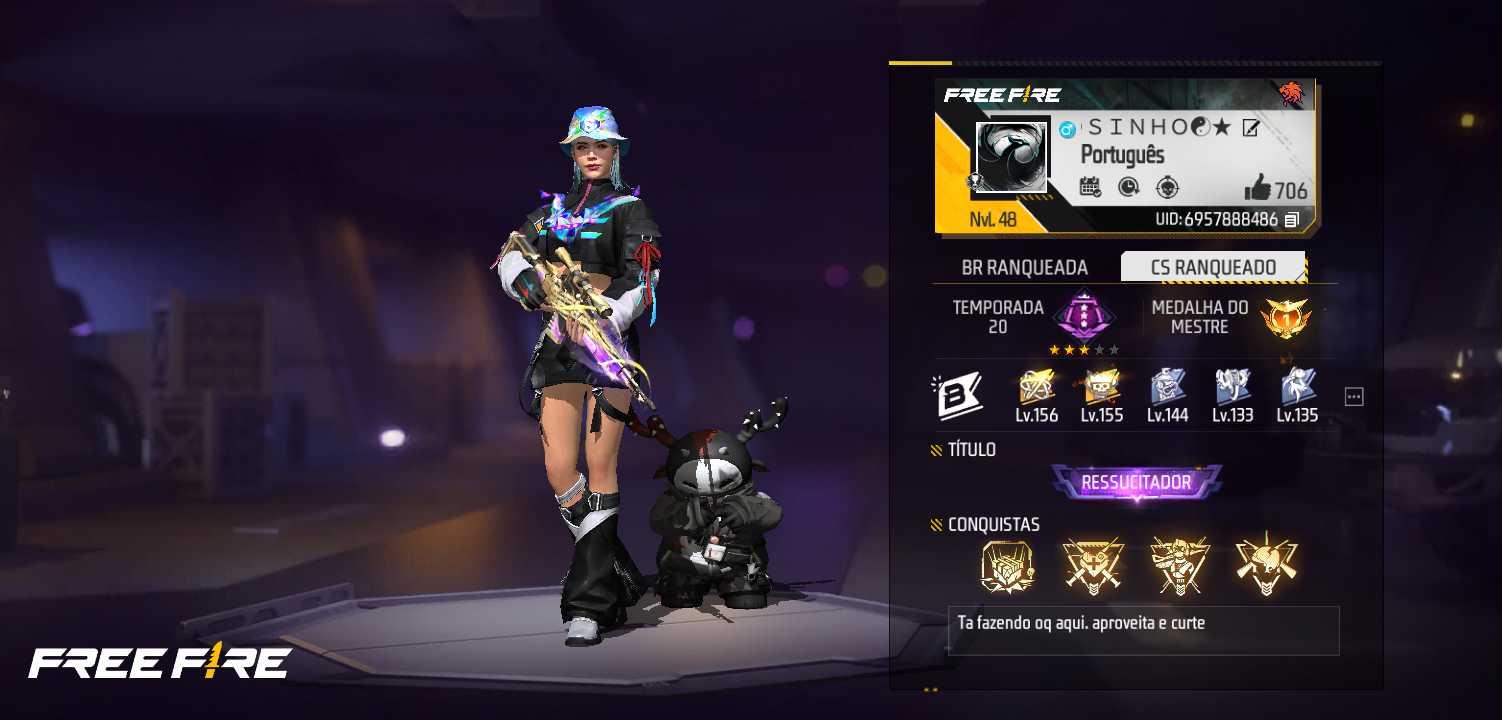Screen dimensions: 1502x720
Task: Expand the weapon medals list via the ellipsis
Action: tap(1353, 395)
